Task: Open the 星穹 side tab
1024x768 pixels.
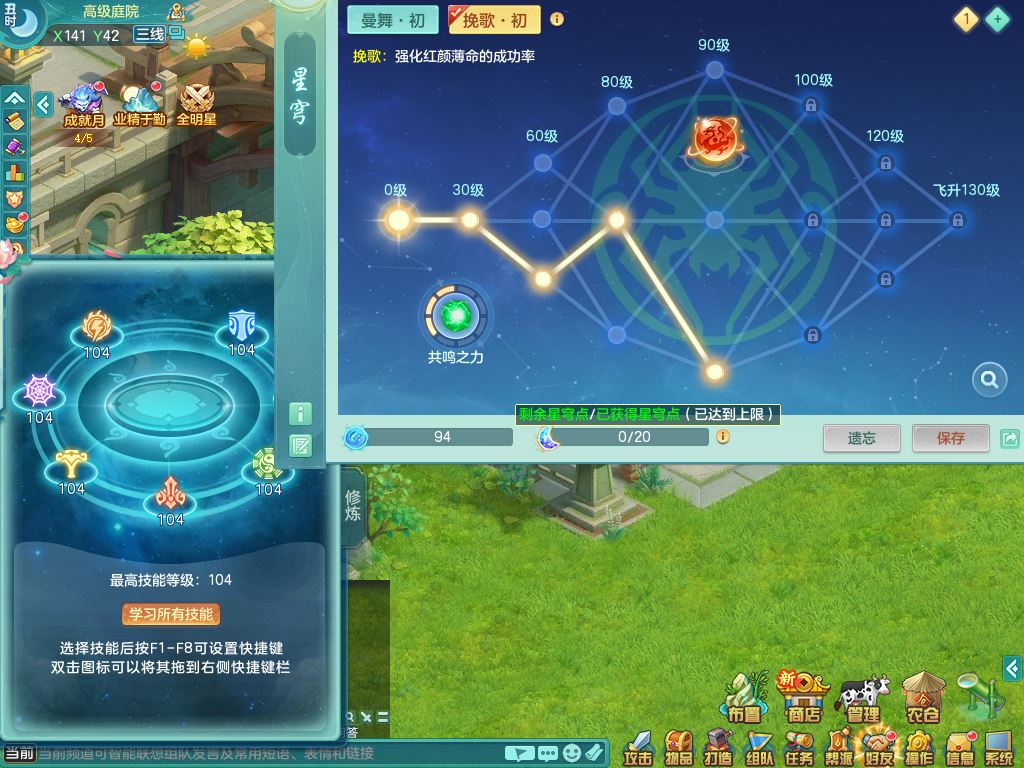Action: (300, 95)
